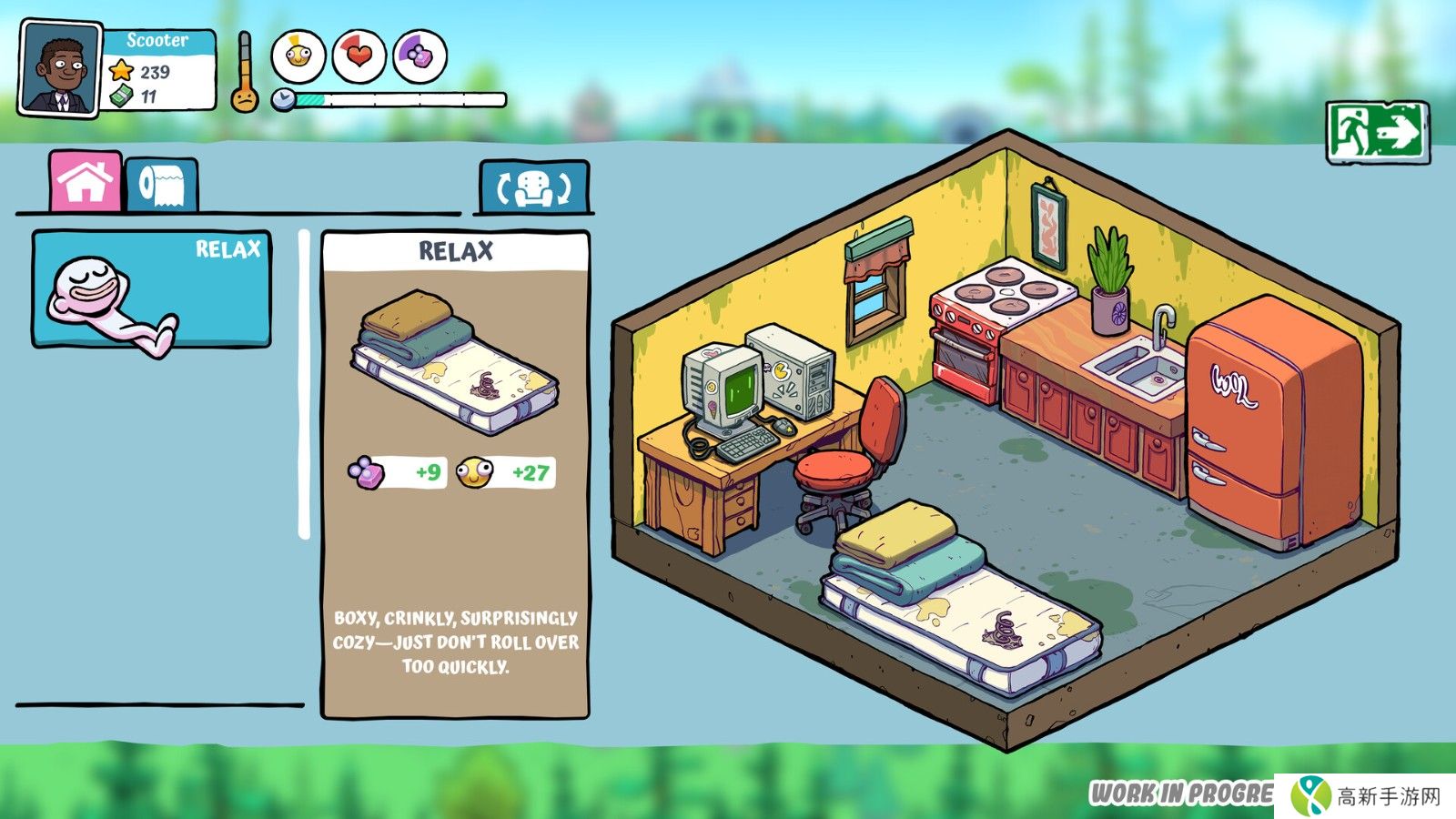Click the rotate furniture button
The height and width of the screenshot is (819, 1456).
pyautogui.click(x=534, y=188)
